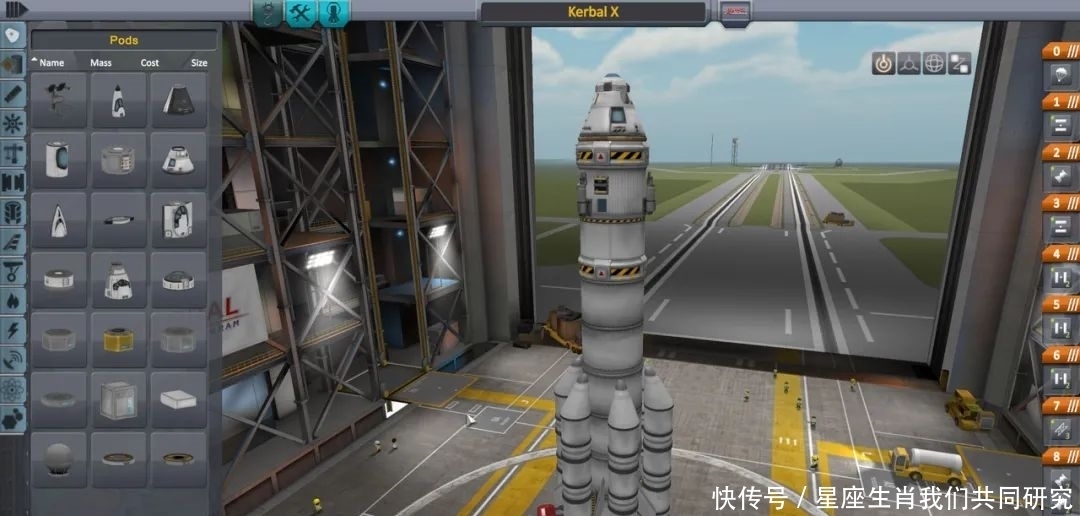This screenshot has height=516, width=1080.
Task: Pick the yellow probe core part
Action: click(118, 340)
